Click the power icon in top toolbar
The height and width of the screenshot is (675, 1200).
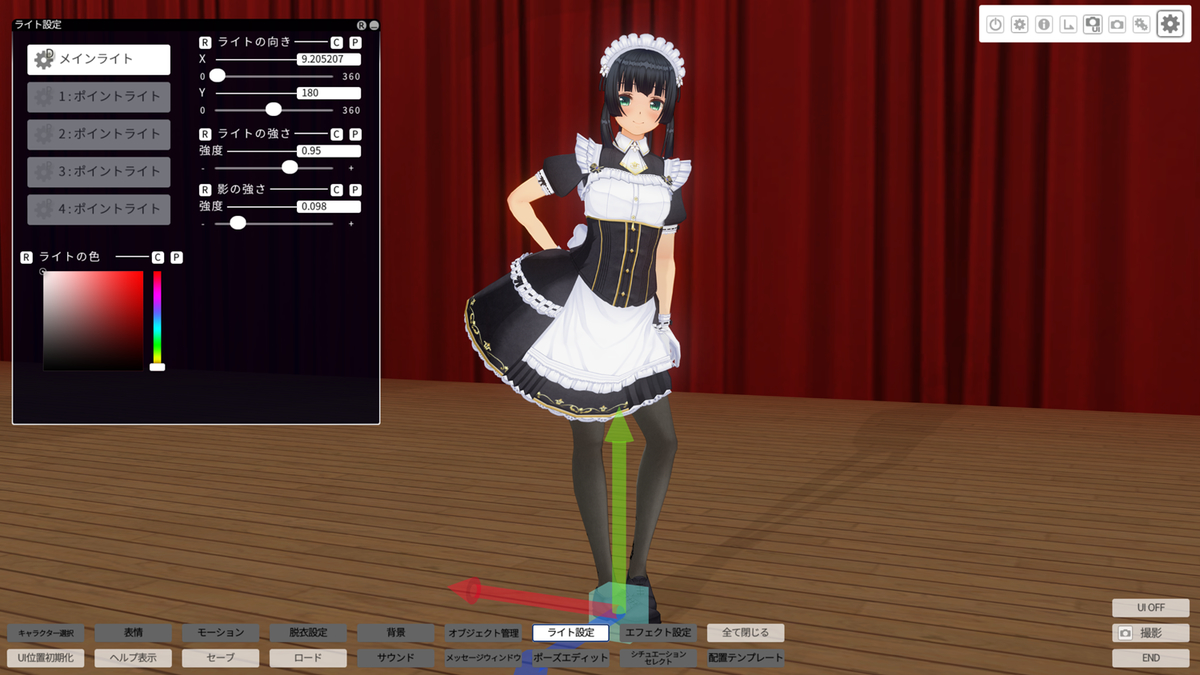point(995,24)
